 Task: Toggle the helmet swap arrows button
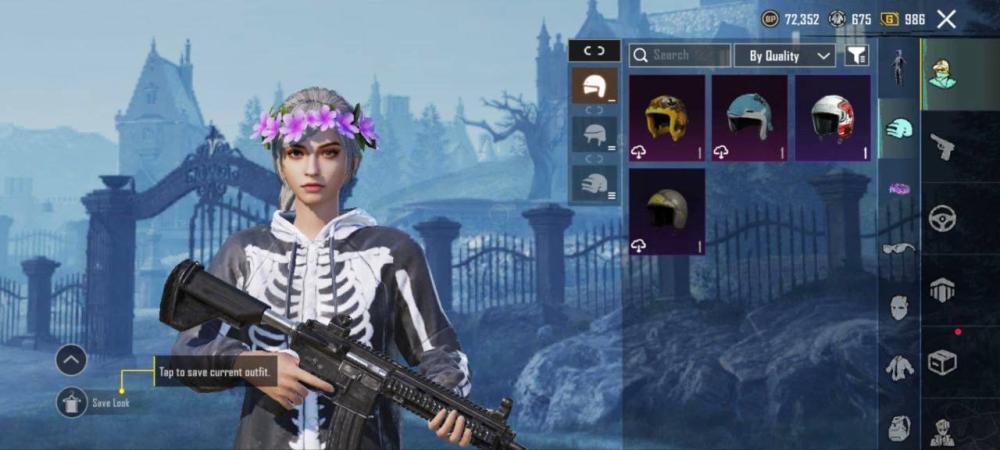point(594,50)
